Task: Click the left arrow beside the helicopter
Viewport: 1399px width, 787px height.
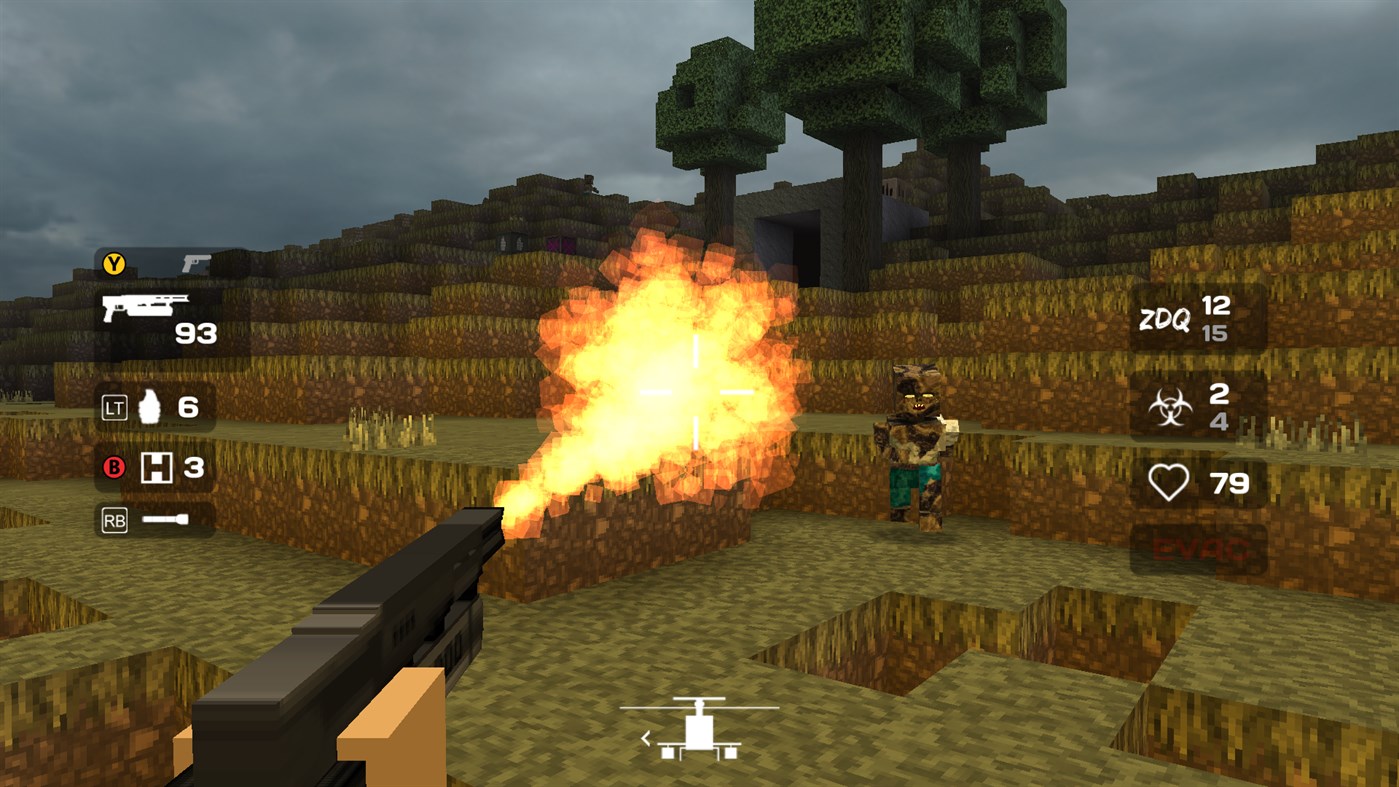Action: (x=646, y=736)
